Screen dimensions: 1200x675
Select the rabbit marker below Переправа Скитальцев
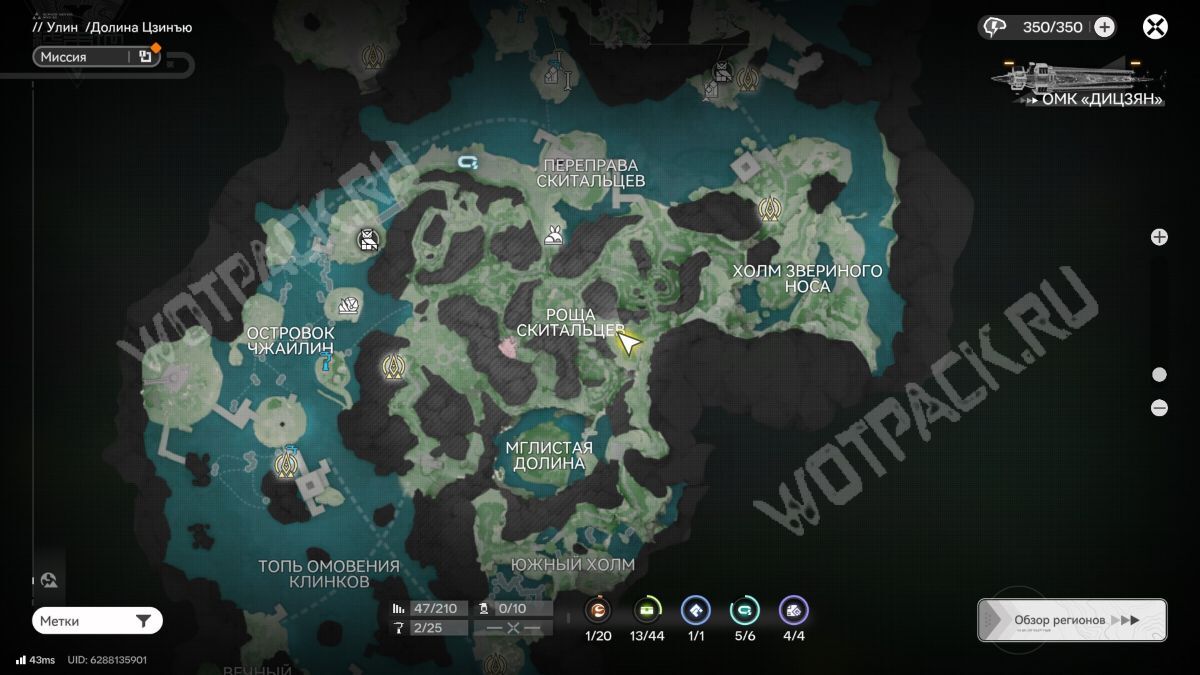[553, 236]
